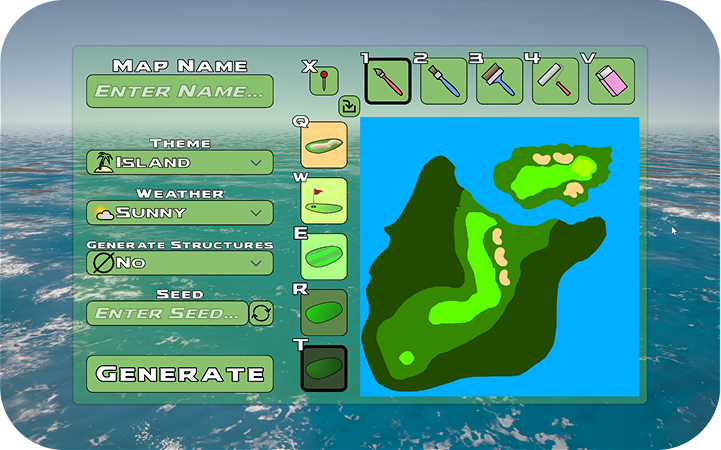The image size is (721, 450).
Task: Select the thin red paintbrush tool
Action: tap(388, 81)
